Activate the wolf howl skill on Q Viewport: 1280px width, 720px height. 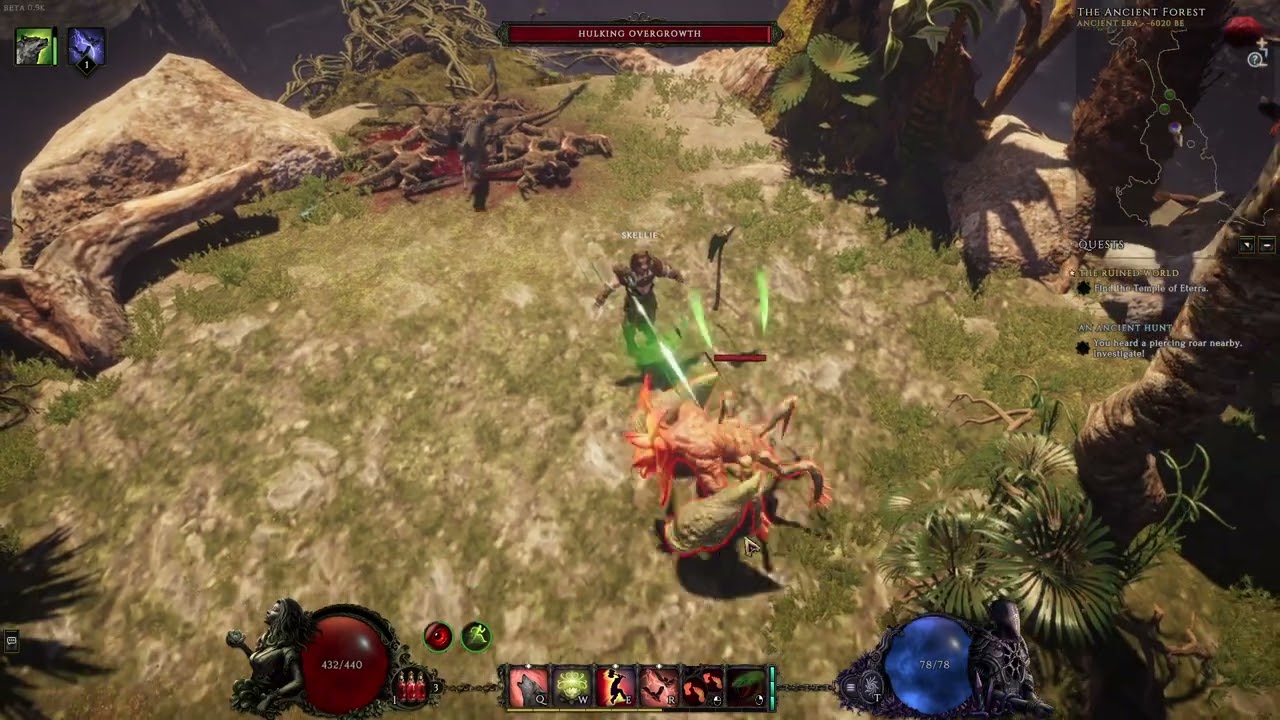[529, 687]
